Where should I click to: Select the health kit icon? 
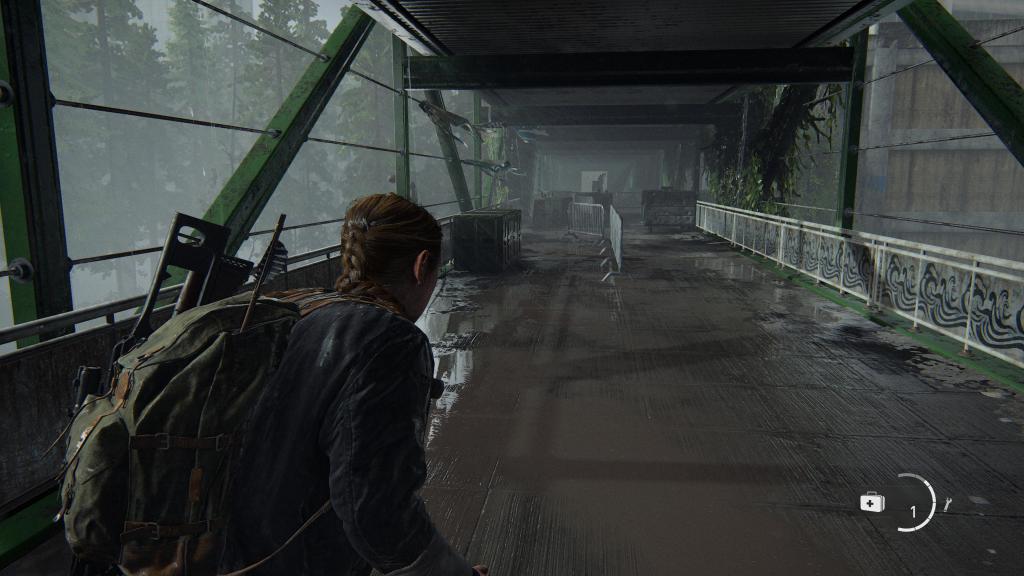pyautogui.click(x=872, y=503)
